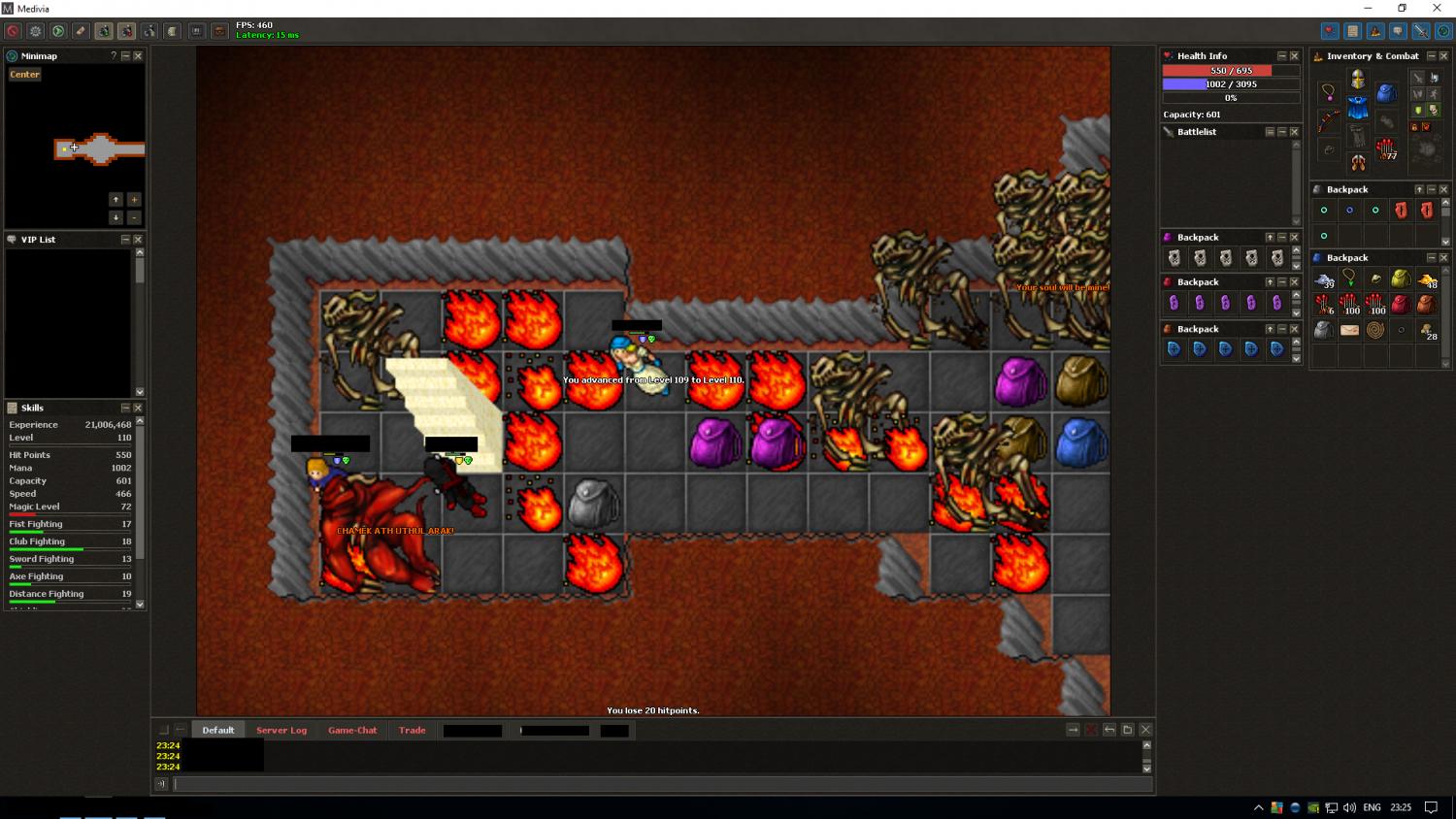This screenshot has width=1456, height=819.
Task: Focus the chat text input field
Action: click(x=660, y=784)
